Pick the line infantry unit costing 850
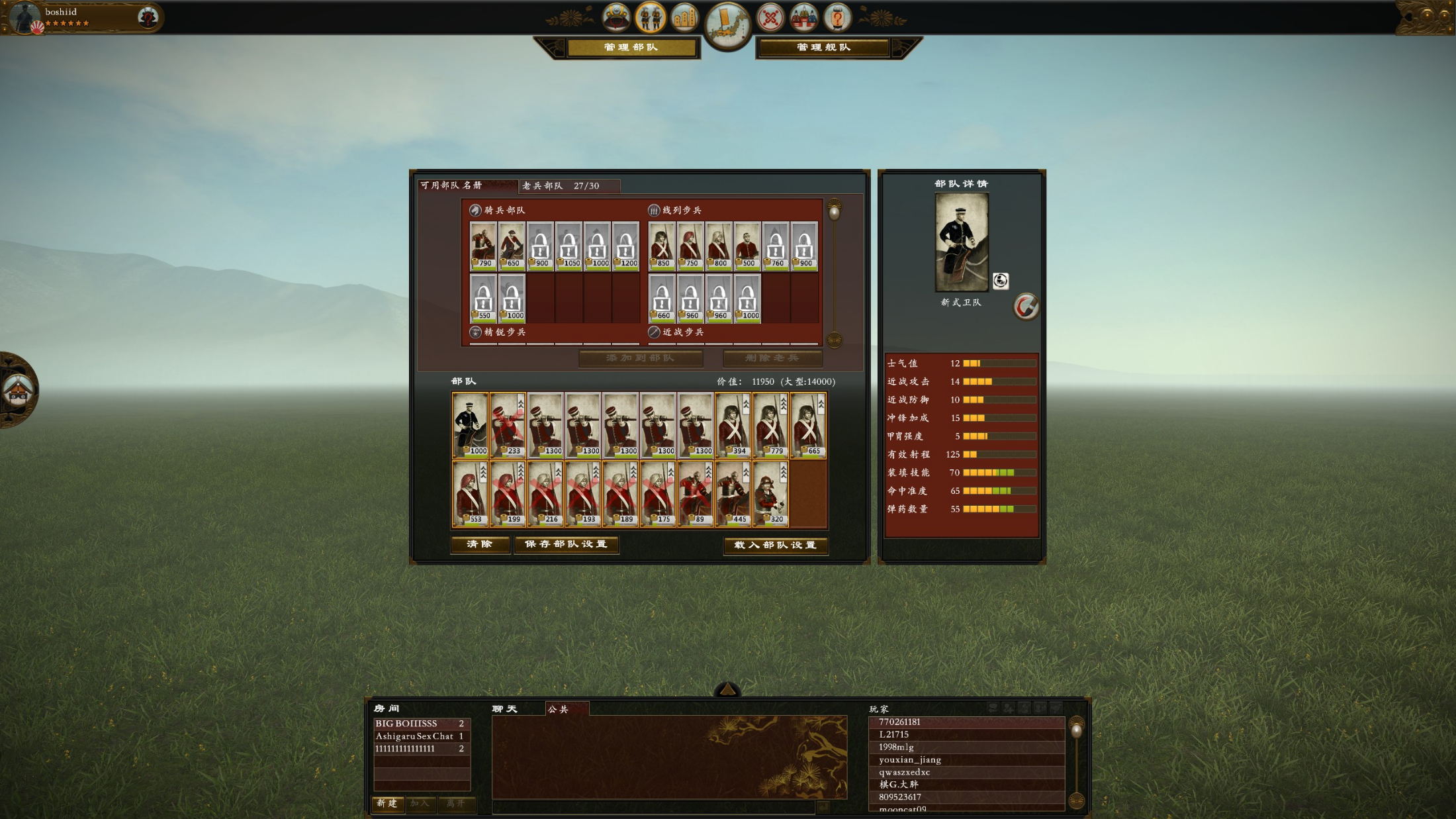Viewport: 1456px width, 819px height. pos(662,246)
